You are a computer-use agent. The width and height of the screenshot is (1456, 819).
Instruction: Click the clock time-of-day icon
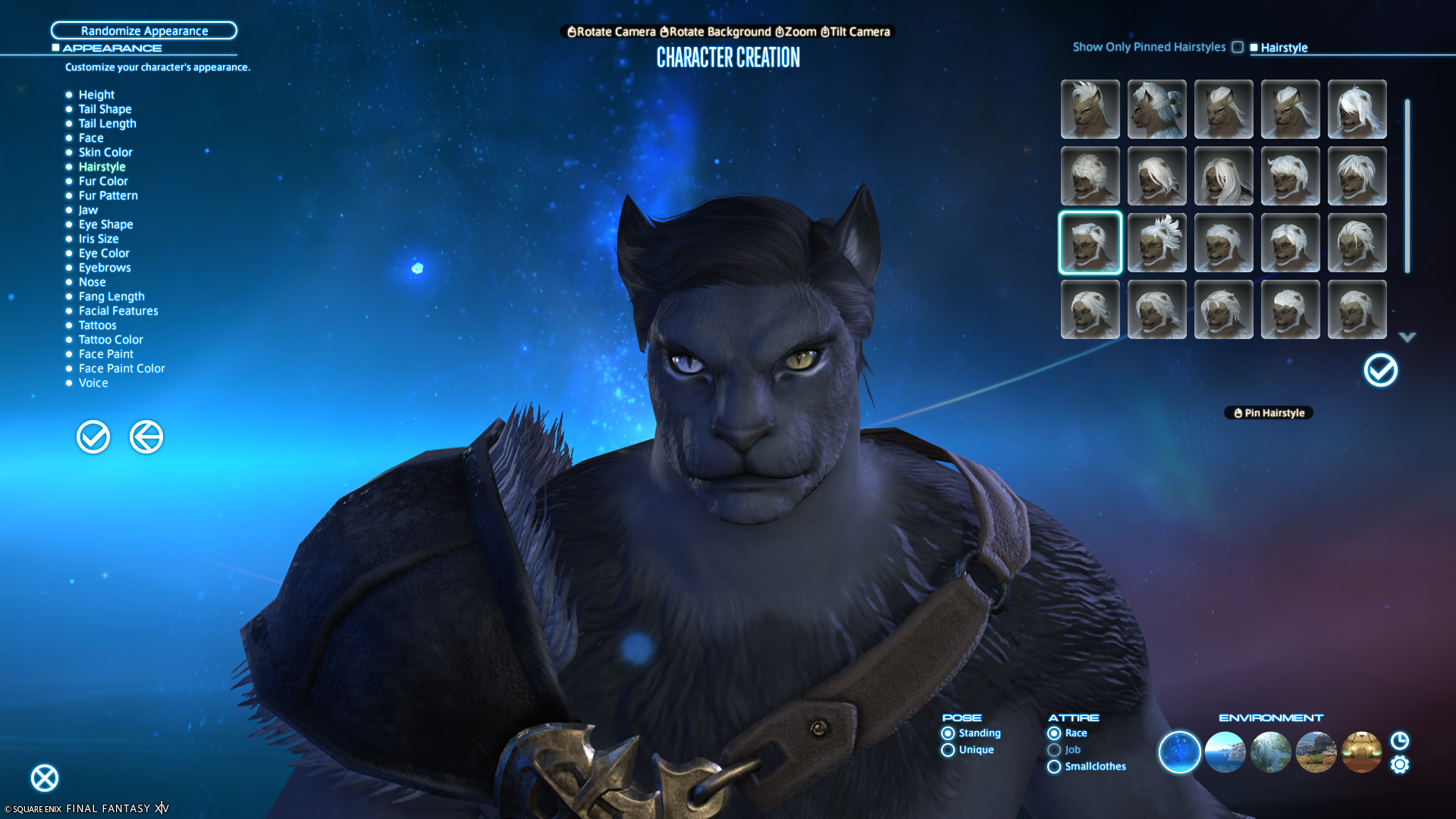pos(1400,740)
